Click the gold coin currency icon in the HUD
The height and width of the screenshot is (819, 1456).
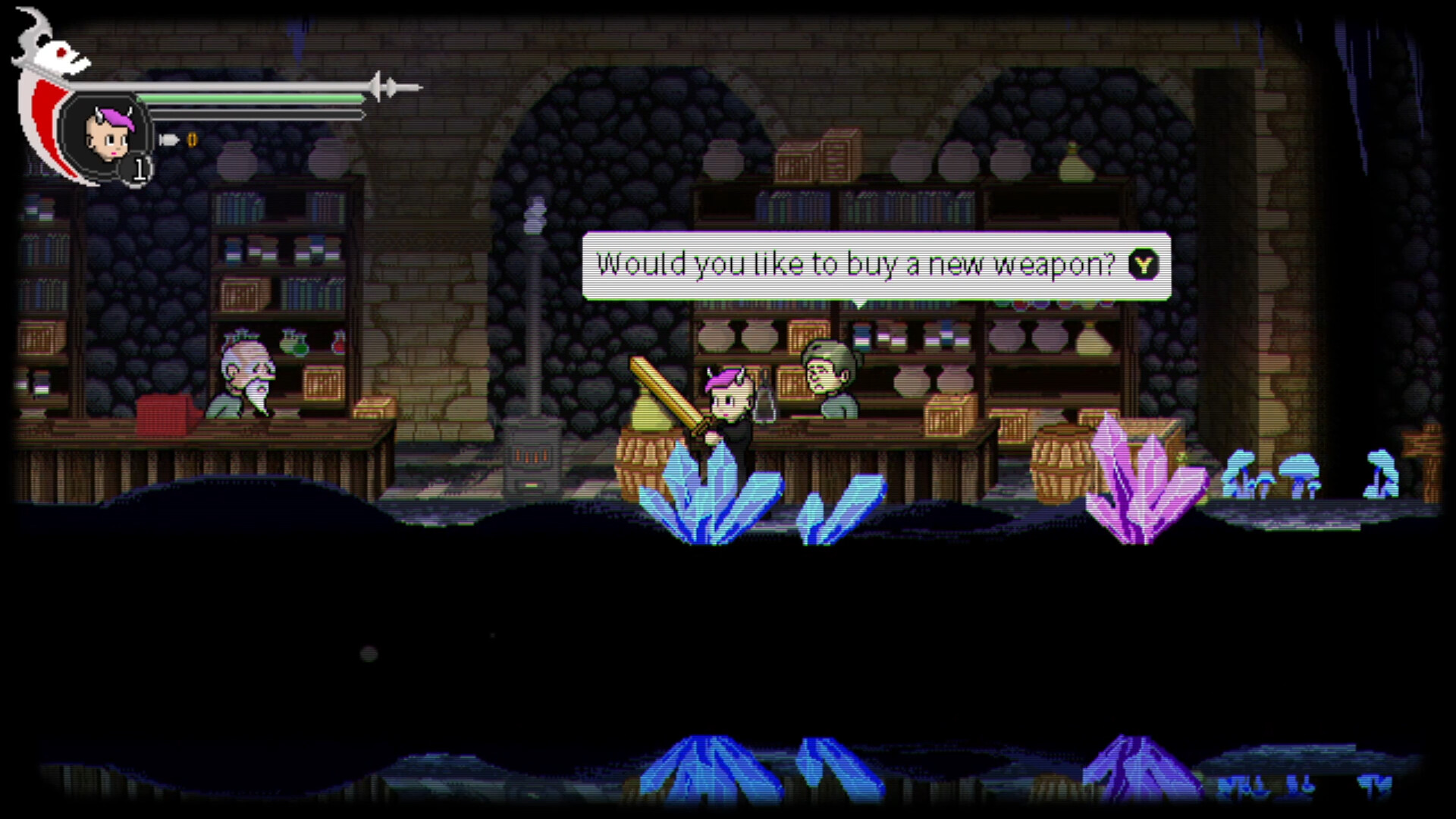coord(192,140)
